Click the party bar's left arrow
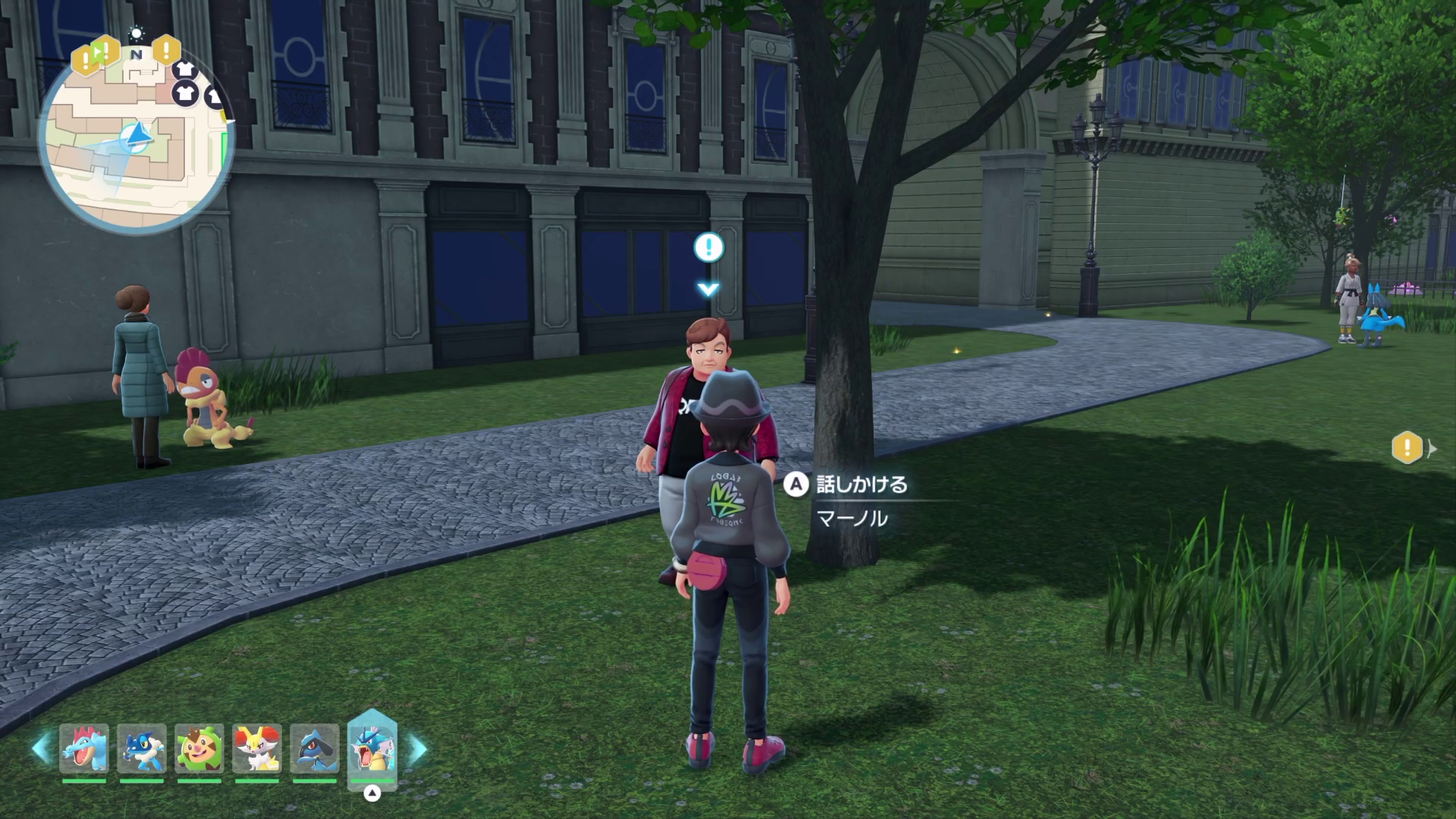 tap(41, 748)
